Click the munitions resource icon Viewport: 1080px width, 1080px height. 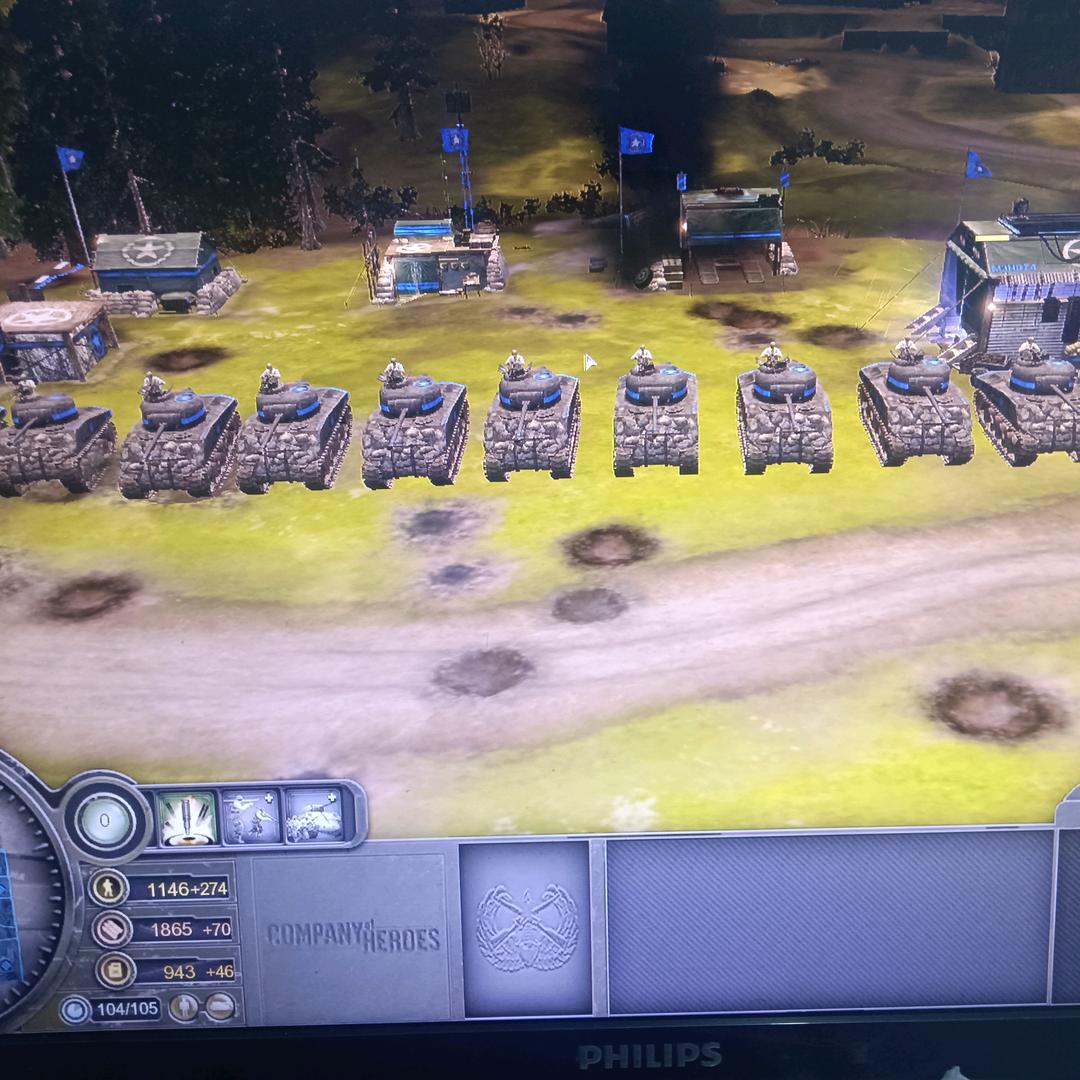(x=112, y=929)
